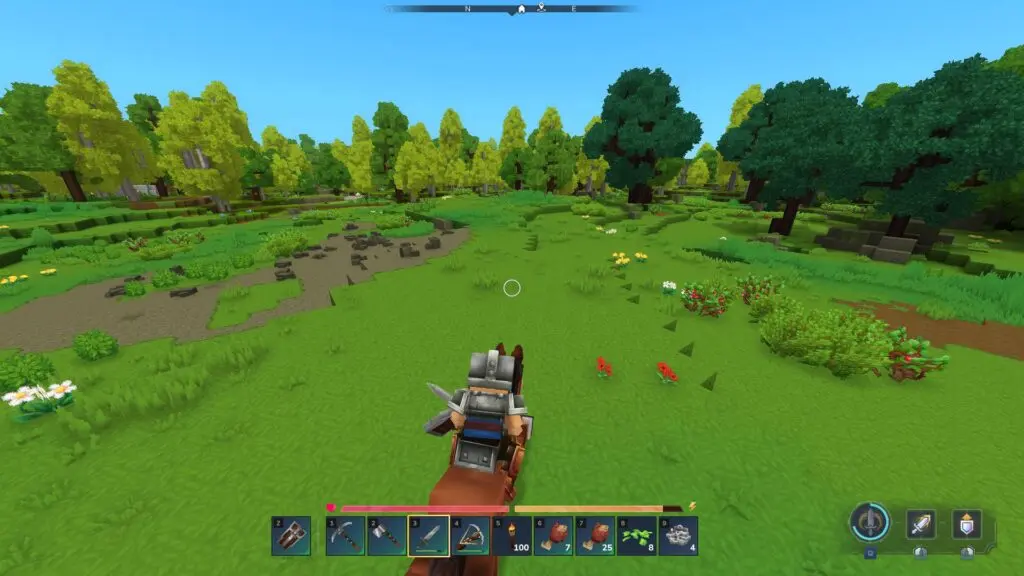The width and height of the screenshot is (1024, 576).
Task: Use the glowing sword attack ability
Action: [x=920, y=524]
